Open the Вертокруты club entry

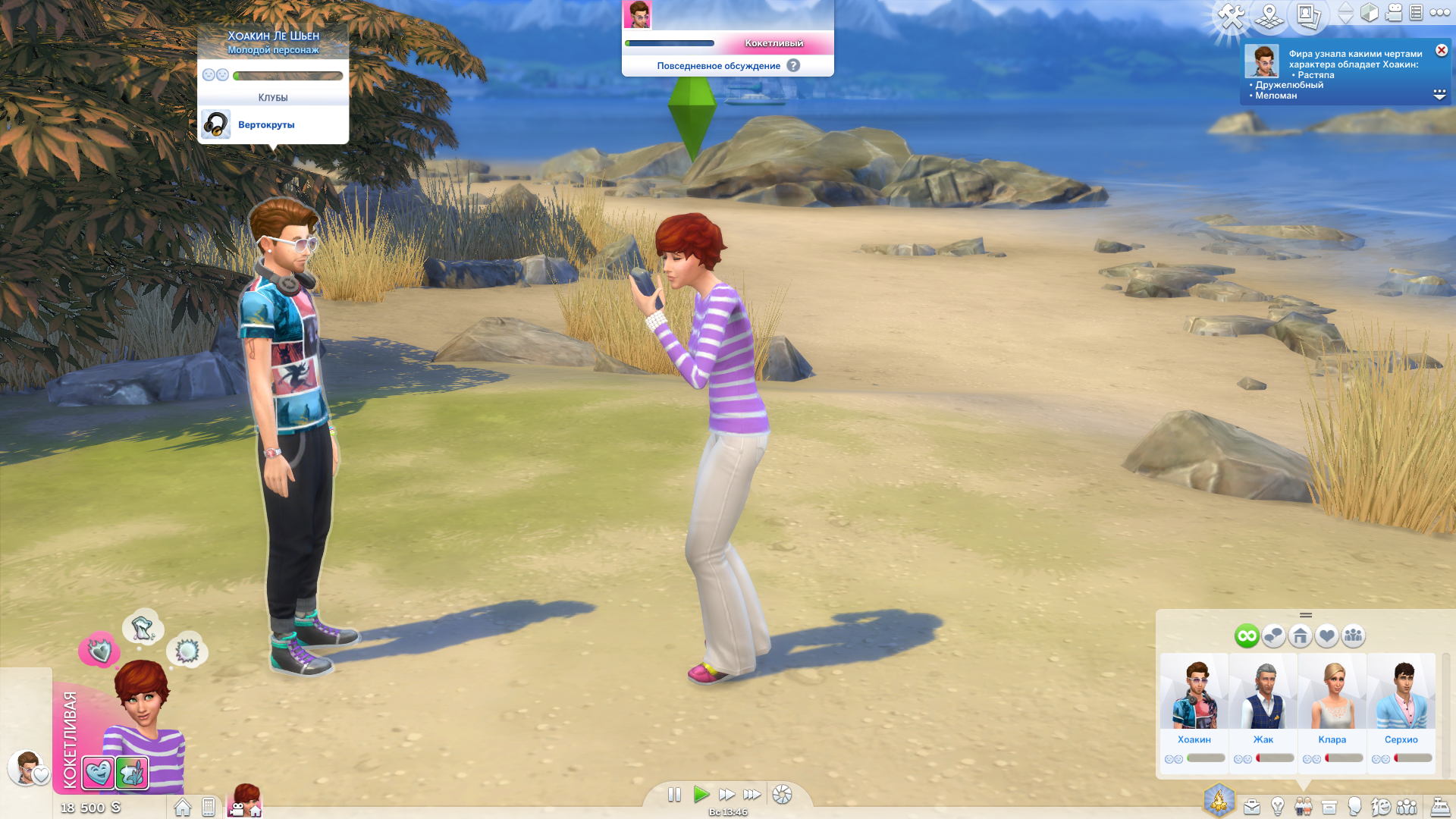[265, 125]
